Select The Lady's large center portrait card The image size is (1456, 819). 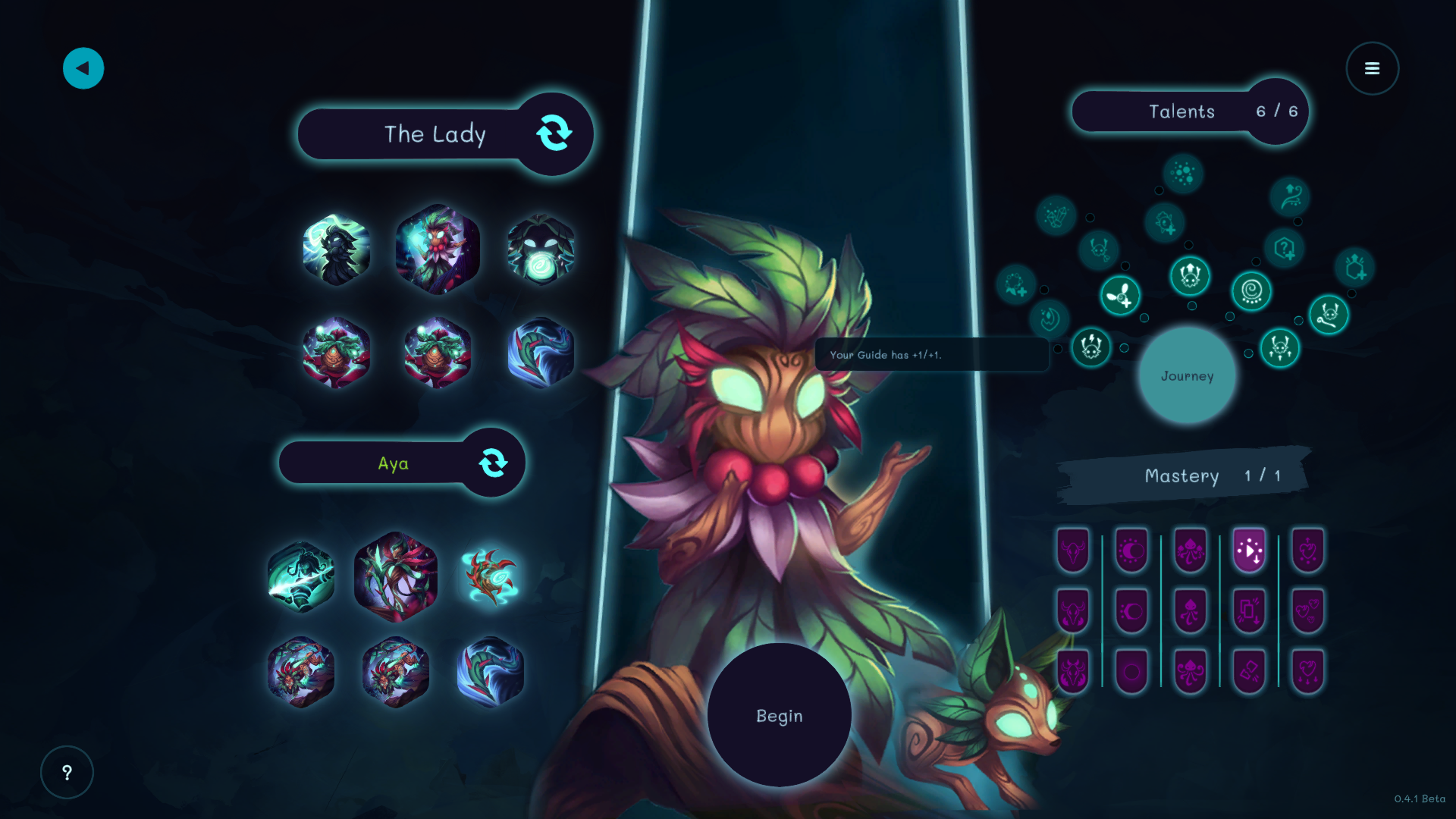(438, 249)
